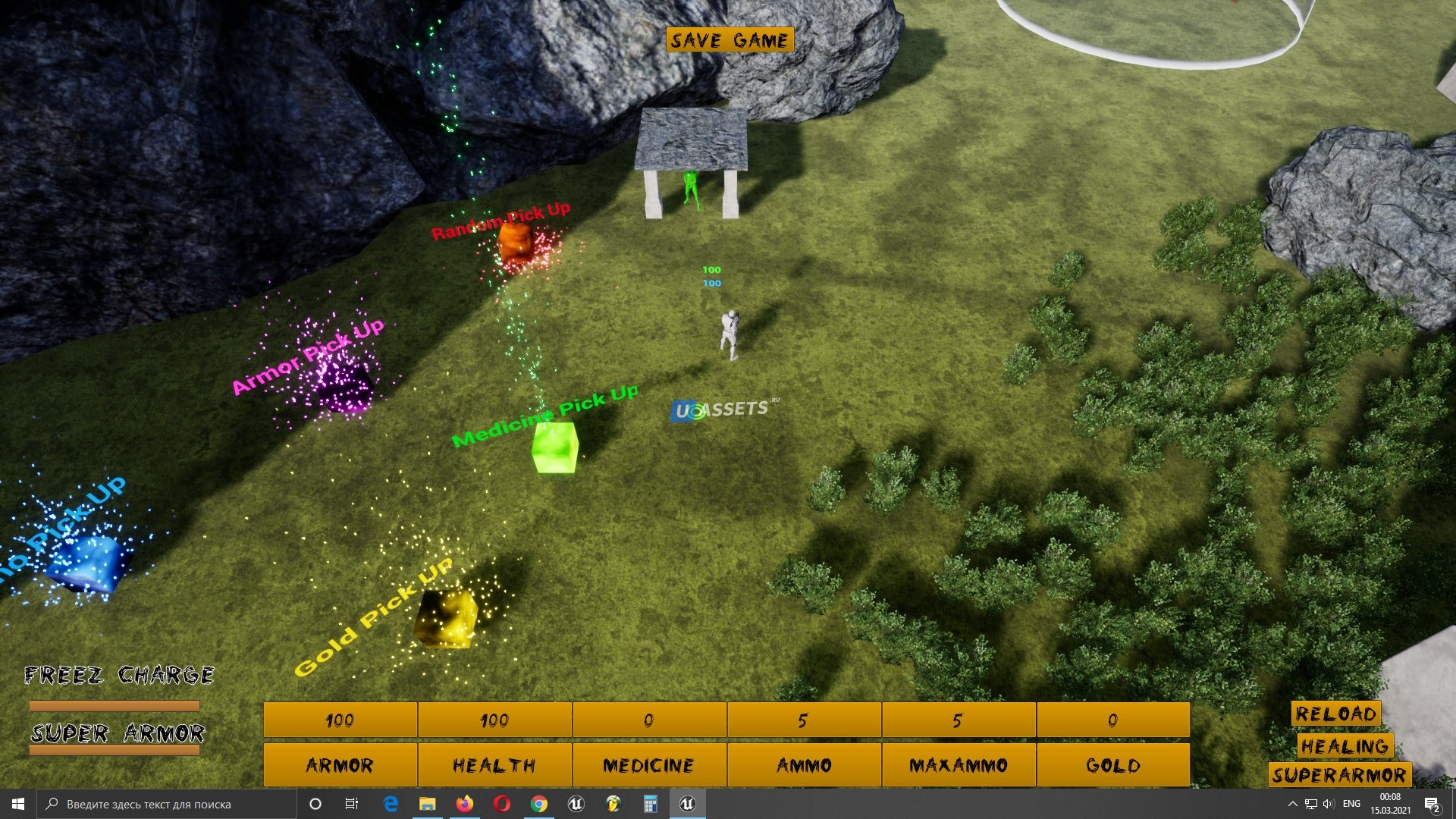Open Google Chrome from the taskbar
1456x819 pixels.
coord(538,804)
